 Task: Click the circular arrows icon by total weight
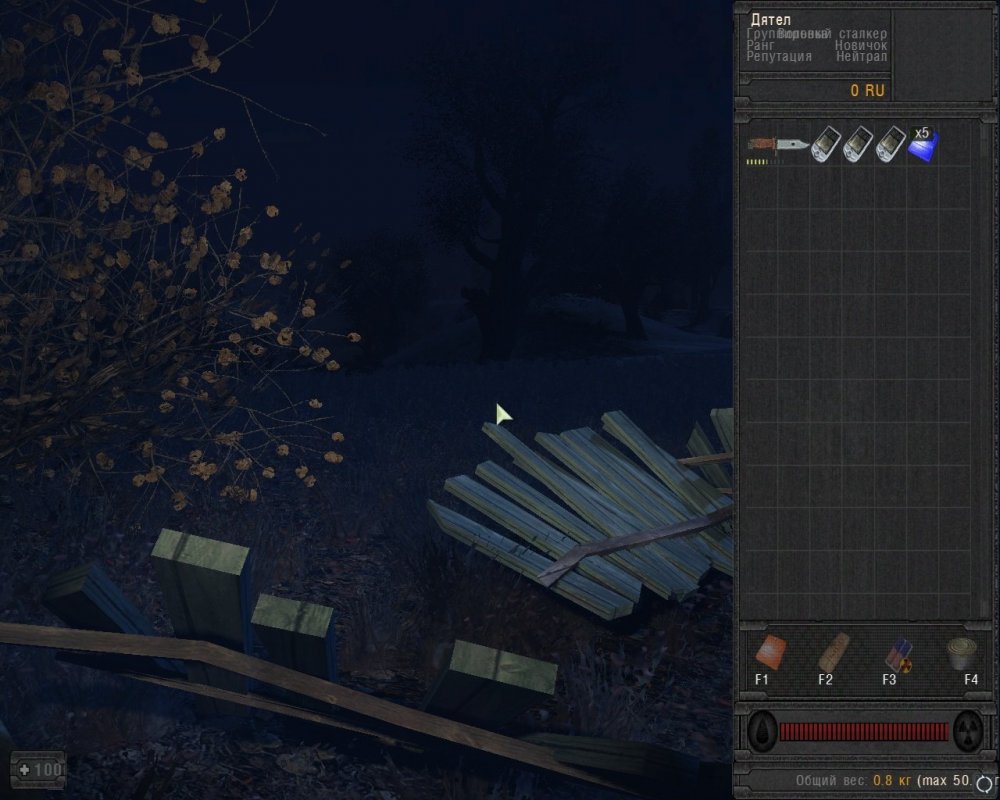pos(988,781)
